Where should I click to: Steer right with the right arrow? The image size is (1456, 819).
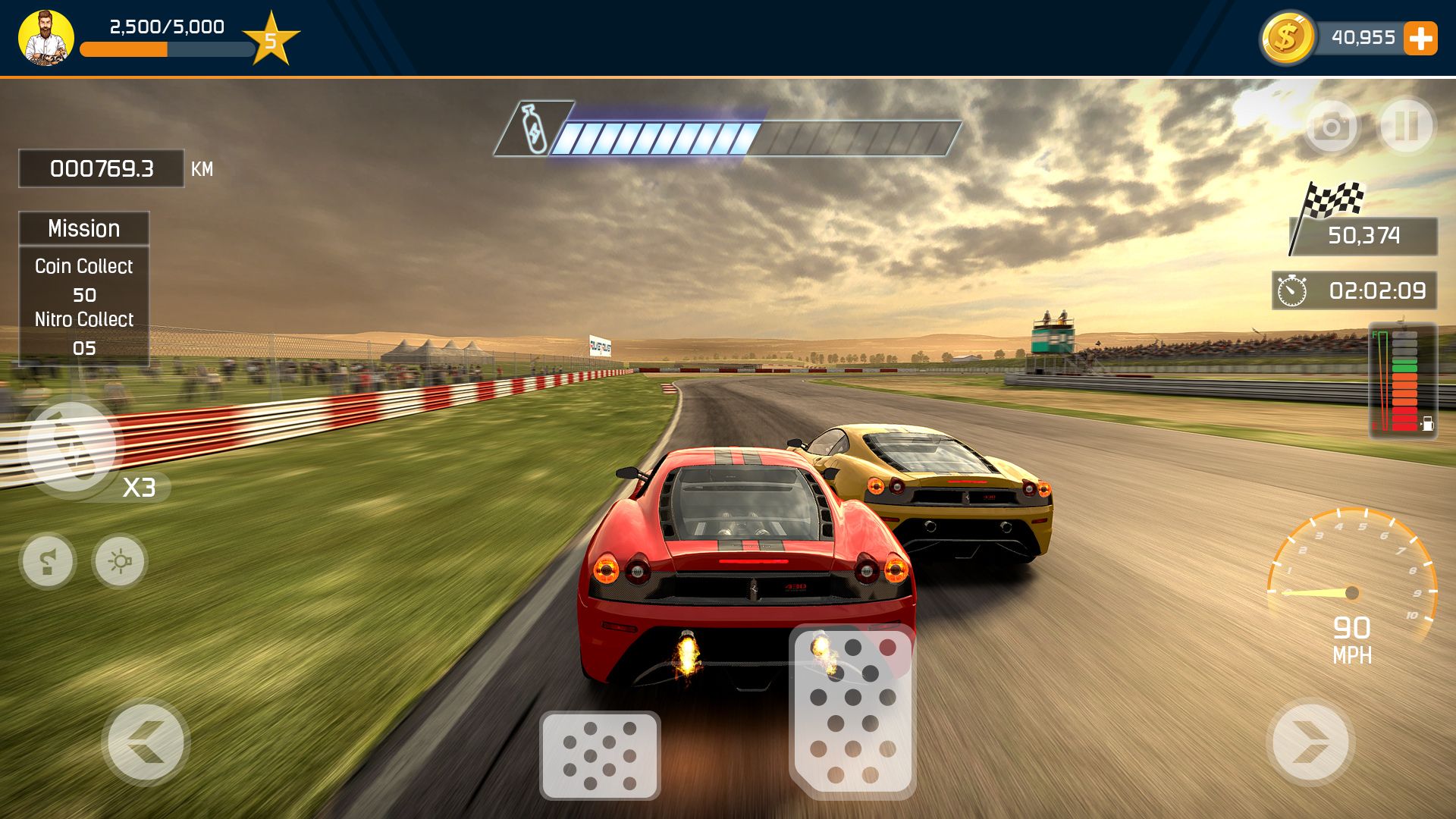[1310, 742]
